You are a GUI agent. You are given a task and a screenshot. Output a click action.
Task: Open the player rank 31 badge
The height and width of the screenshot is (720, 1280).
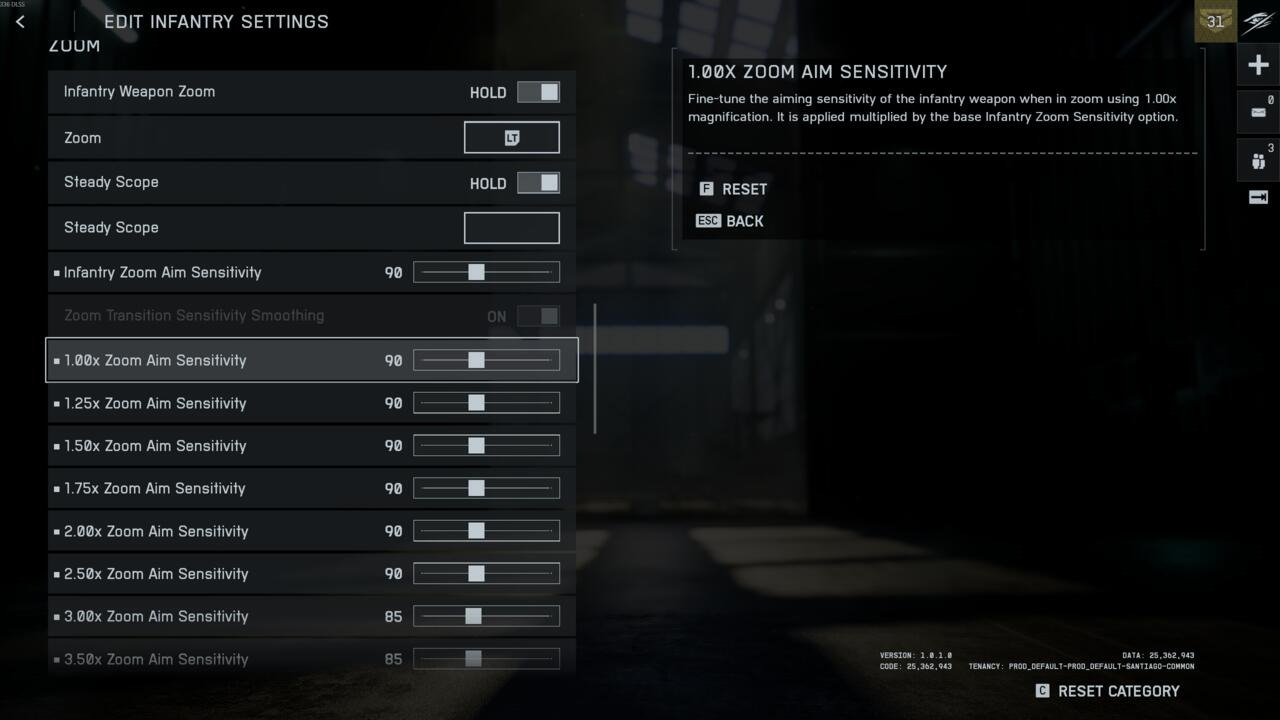click(1215, 21)
